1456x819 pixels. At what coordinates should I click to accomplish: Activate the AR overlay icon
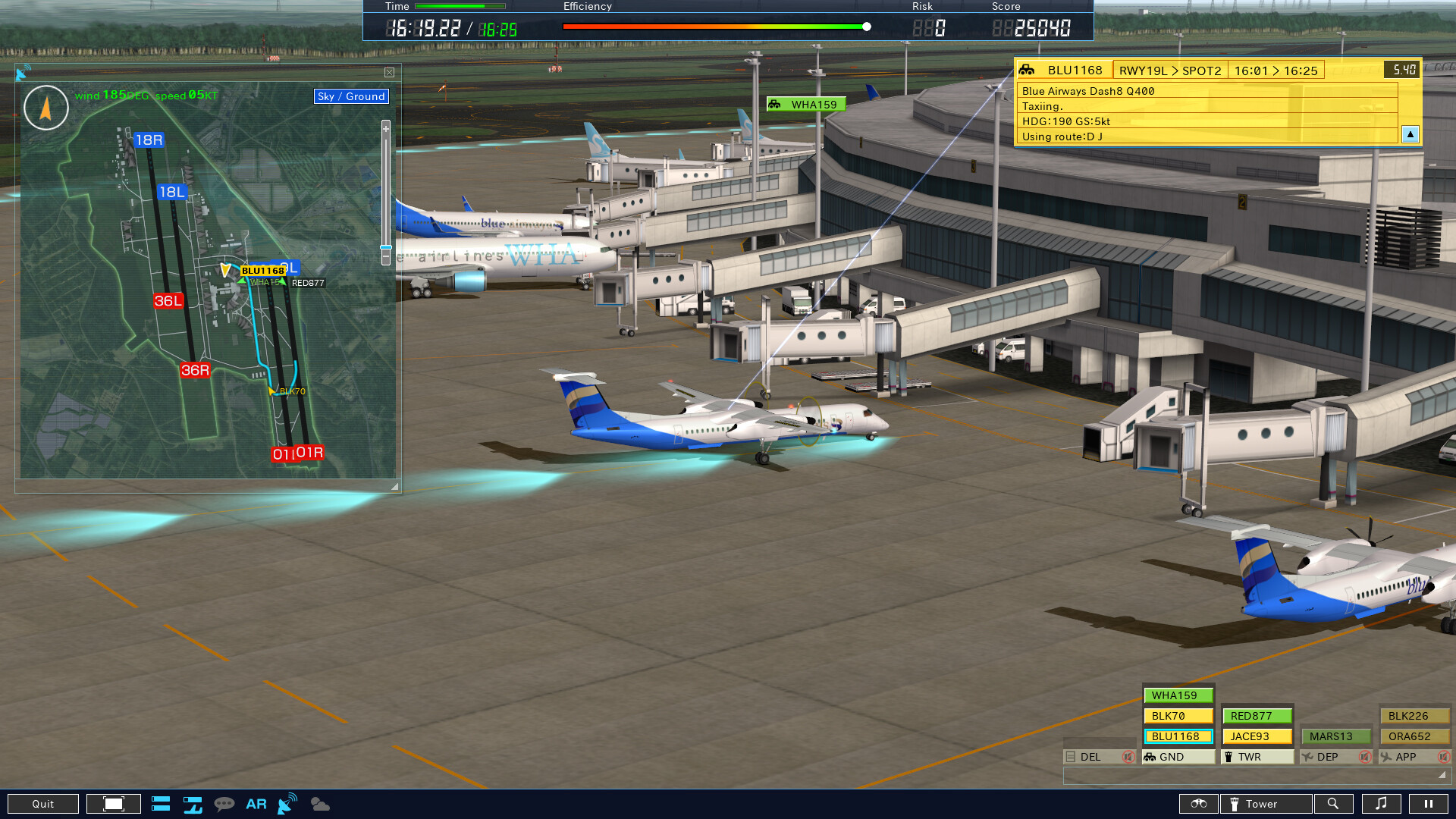coord(256,803)
